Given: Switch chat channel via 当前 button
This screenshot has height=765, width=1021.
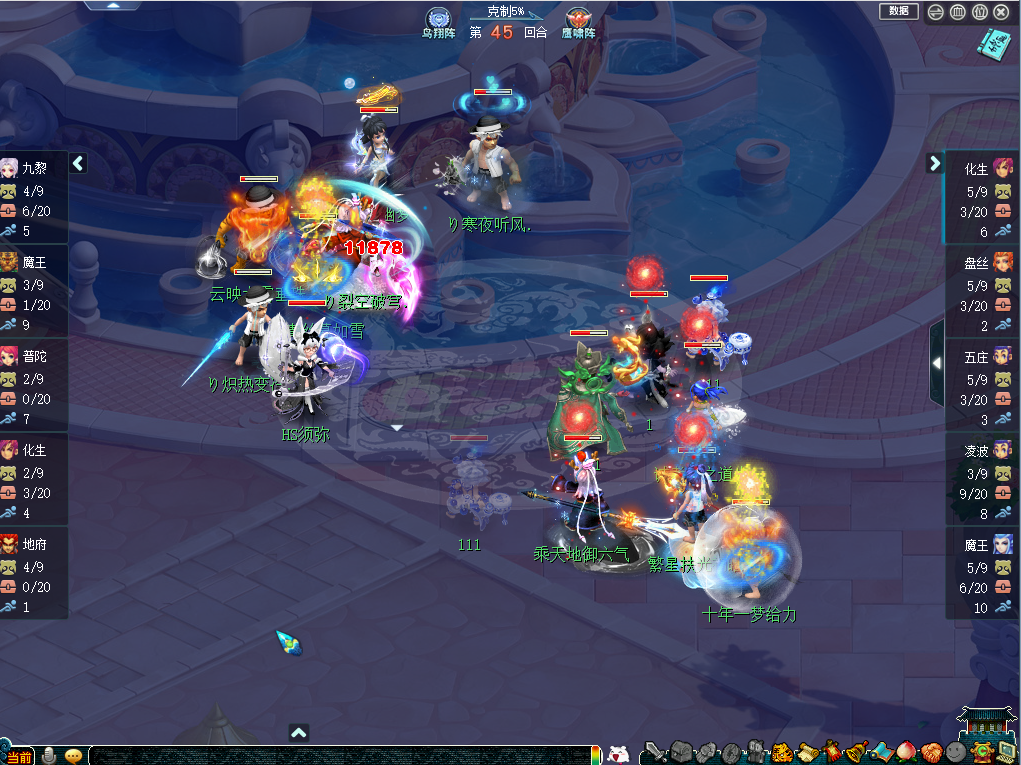Looking at the screenshot, I should (19, 757).
